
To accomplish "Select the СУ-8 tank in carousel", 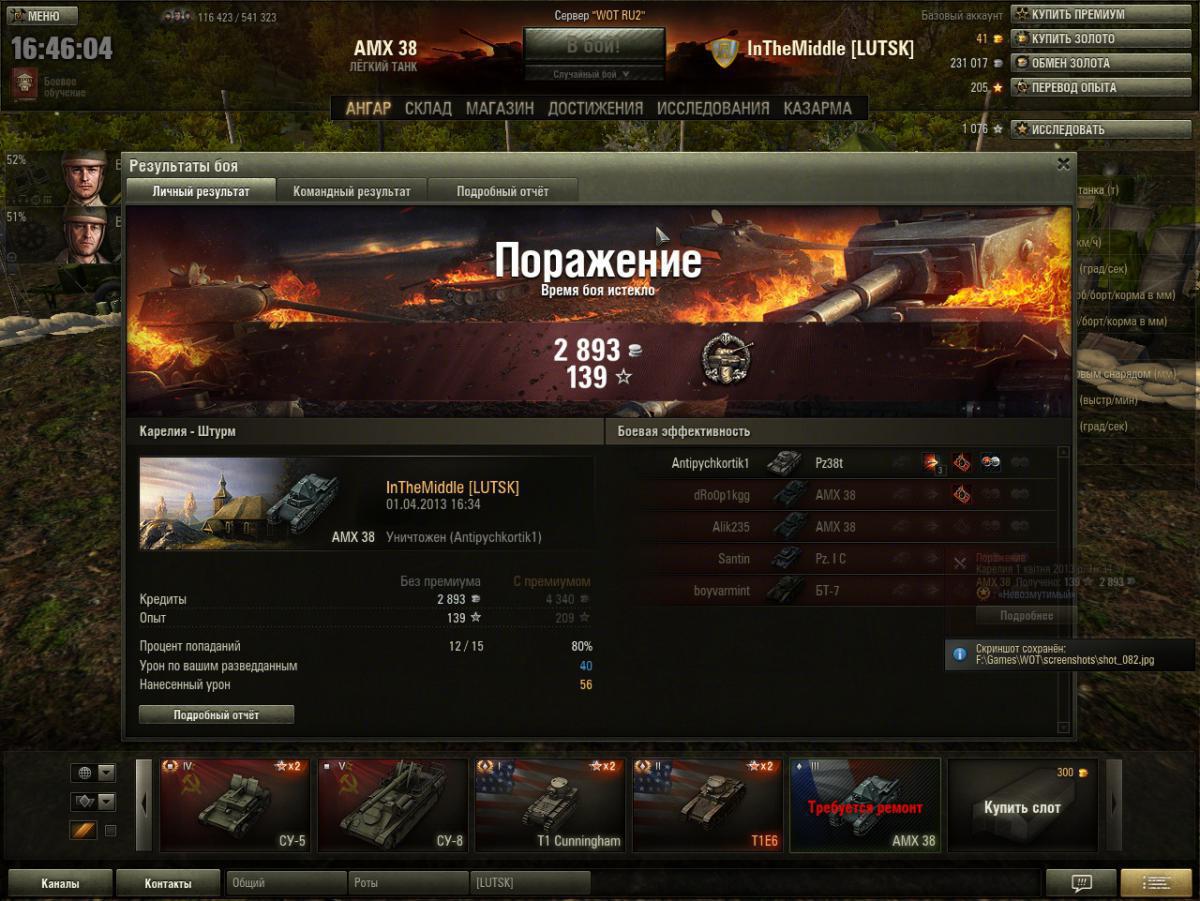I will (392, 805).
